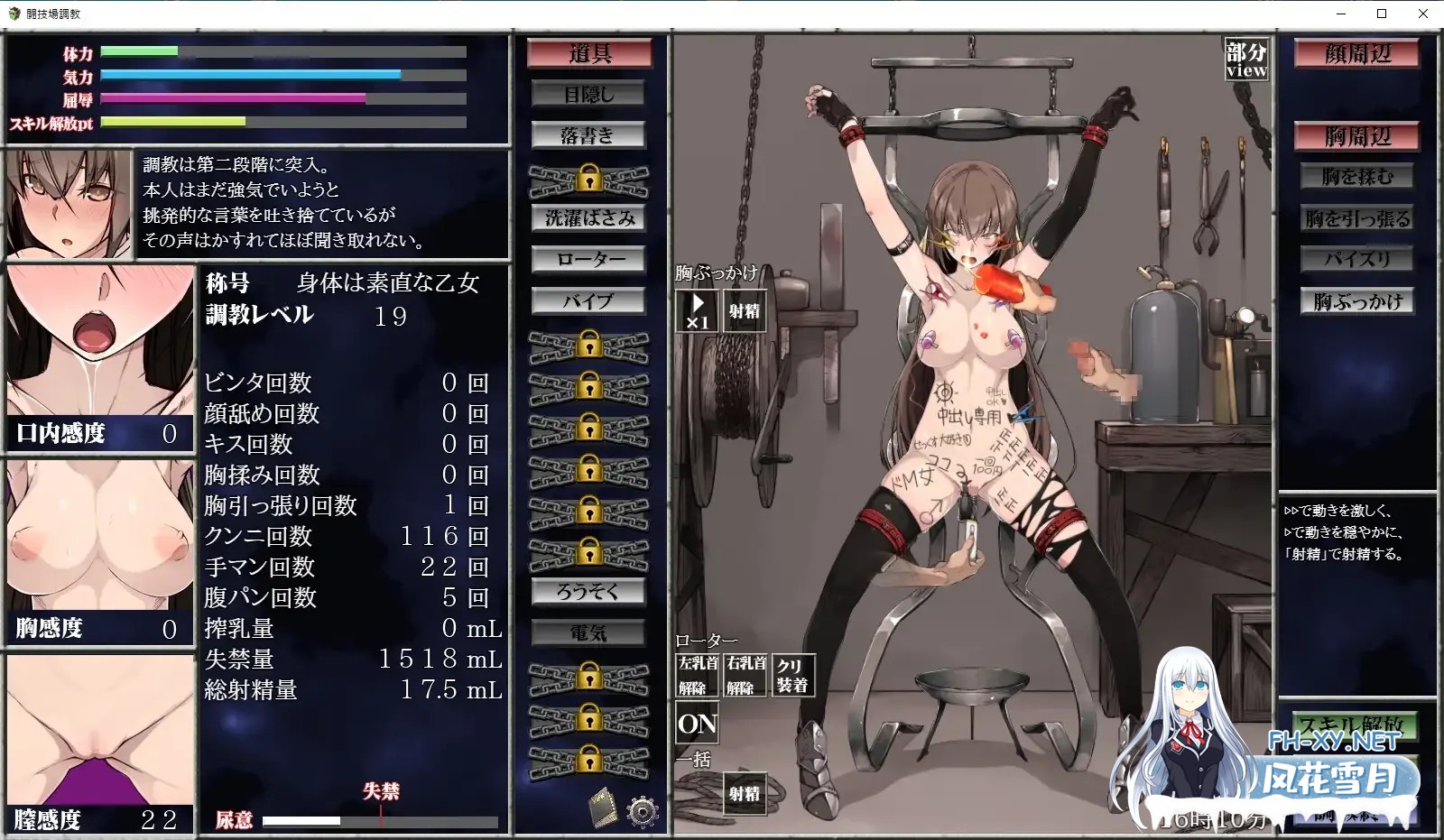1444x840 pixels.
Task: Click the bottom-most padlock slot in the tool column
Action: tap(589, 758)
